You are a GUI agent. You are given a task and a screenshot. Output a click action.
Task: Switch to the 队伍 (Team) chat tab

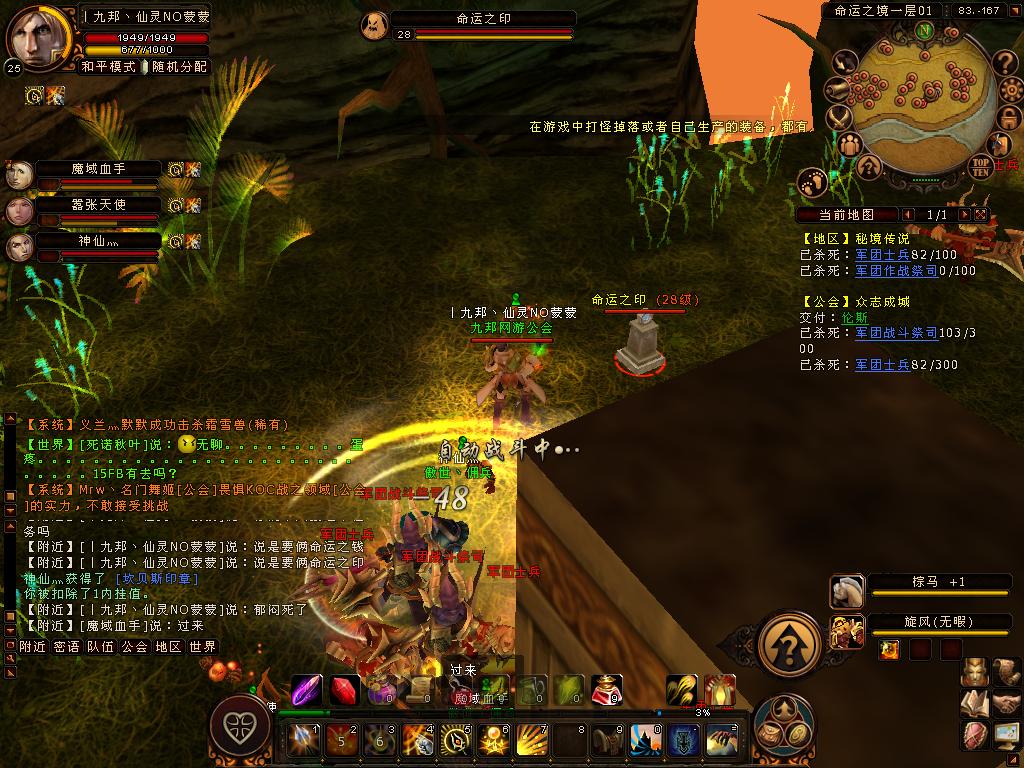pyautogui.click(x=100, y=647)
